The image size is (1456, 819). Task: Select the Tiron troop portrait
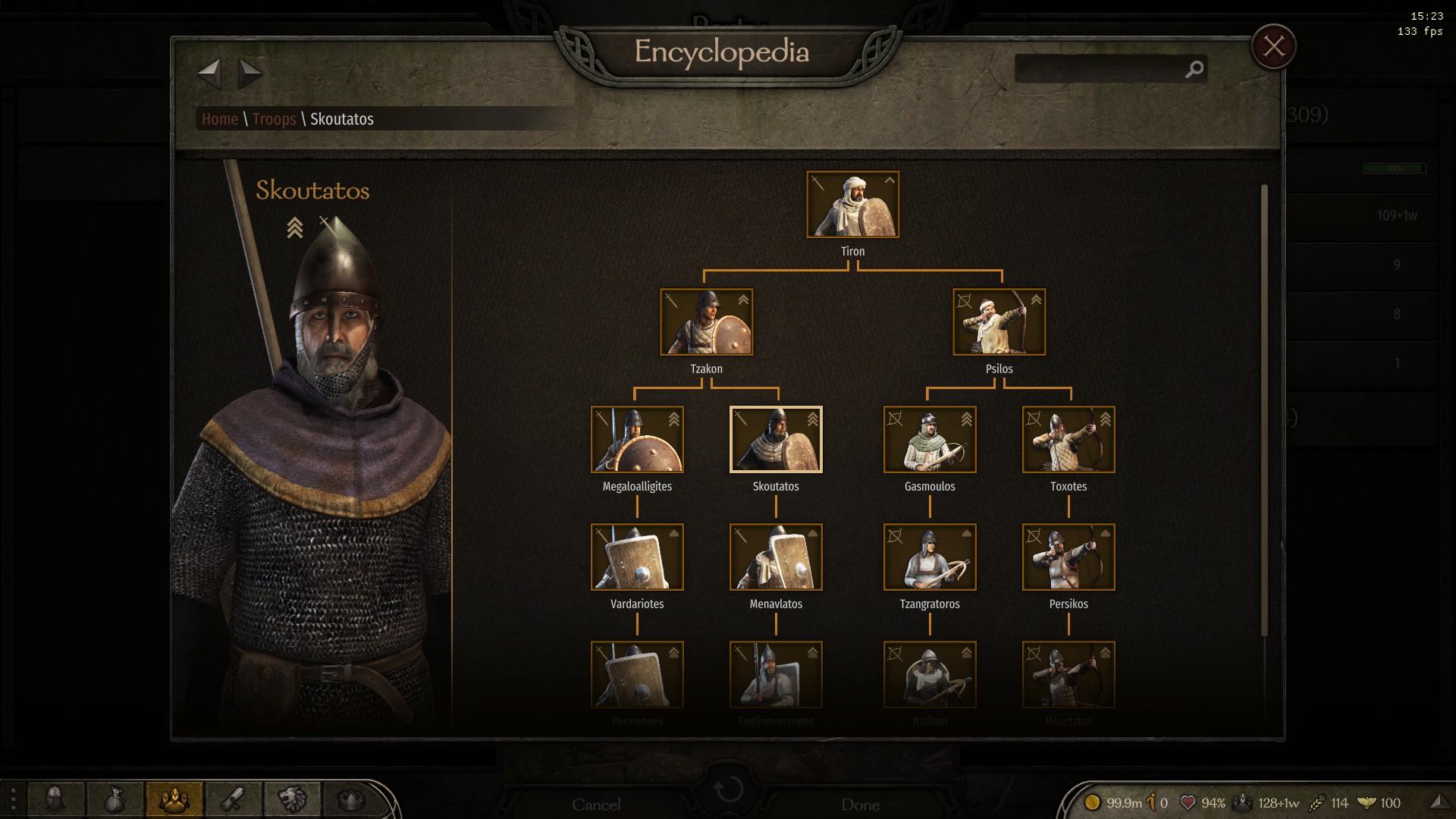click(852, 205)
